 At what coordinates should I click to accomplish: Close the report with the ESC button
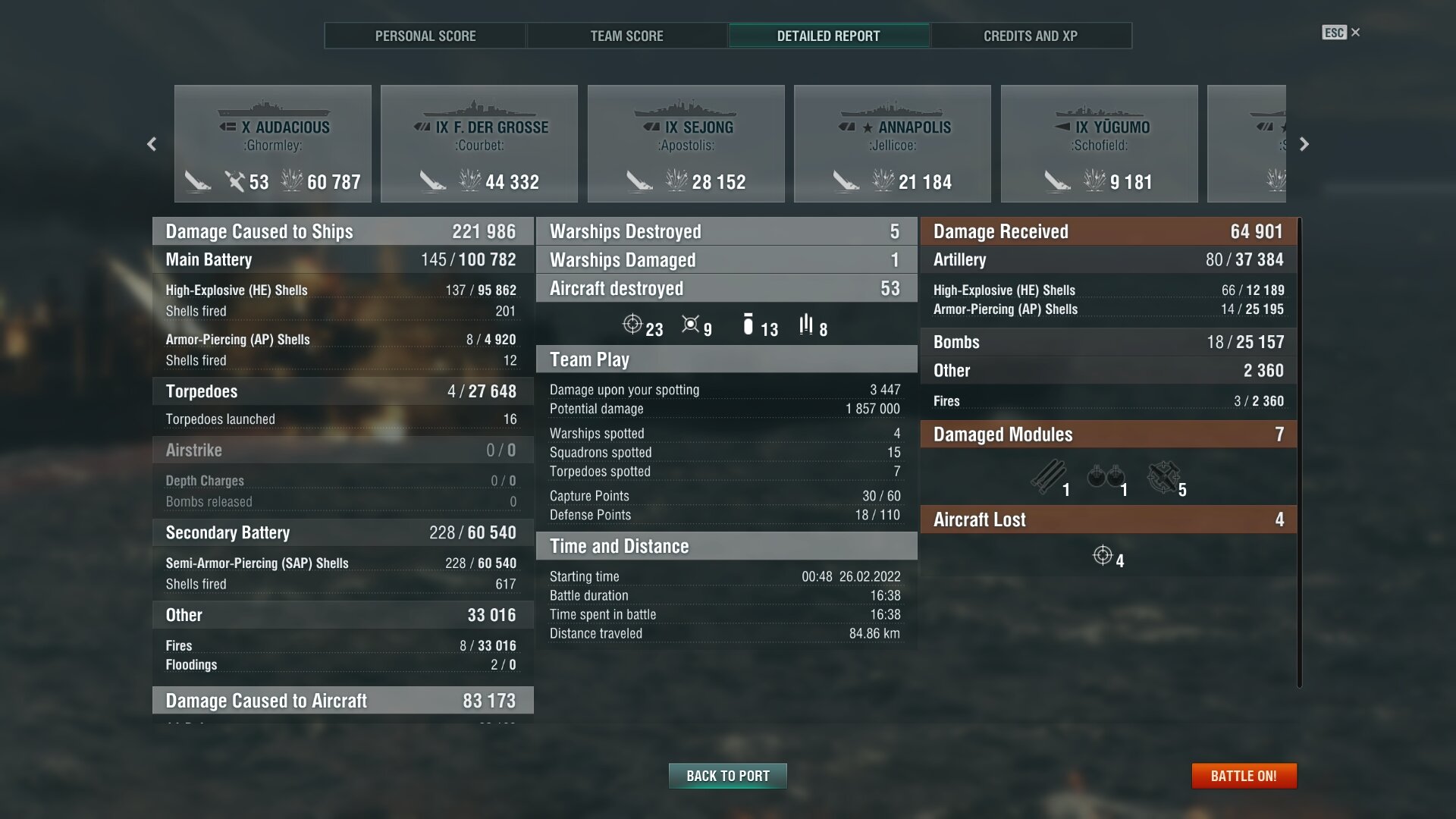pyautogui.click(x=1340, y=33)
